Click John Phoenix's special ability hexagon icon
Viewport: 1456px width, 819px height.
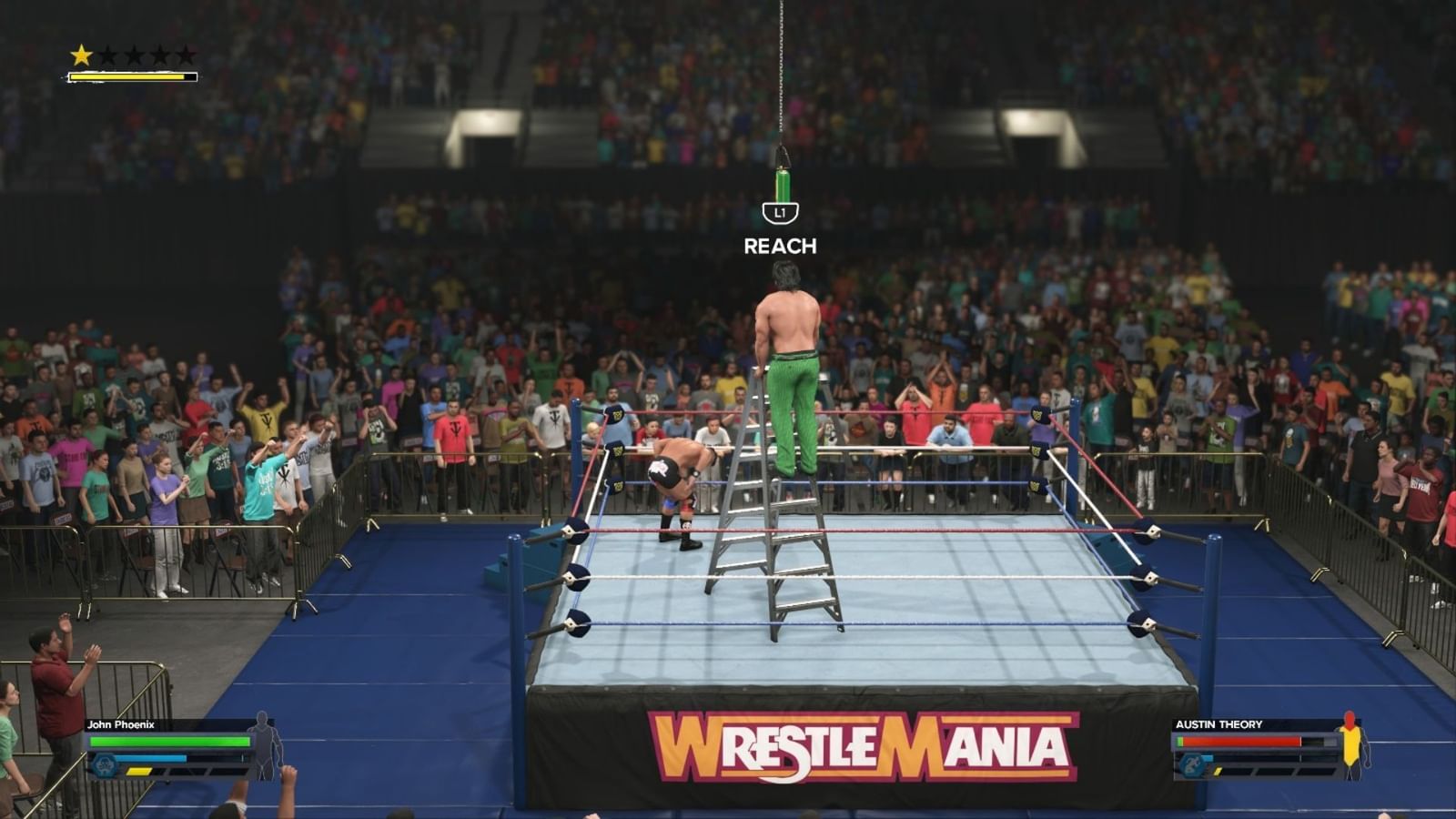(x=104, y=764)
